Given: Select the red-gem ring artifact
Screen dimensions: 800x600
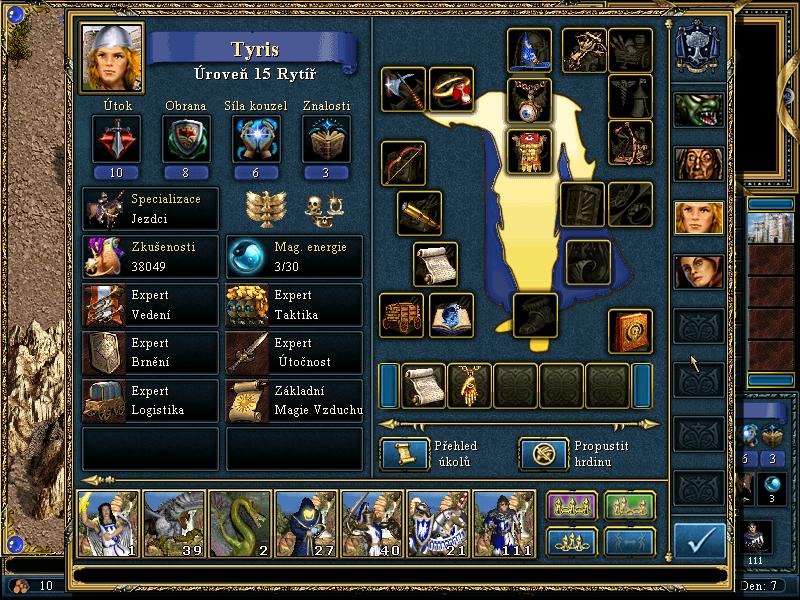Looking at the screenshot, I should pos(451,90).
